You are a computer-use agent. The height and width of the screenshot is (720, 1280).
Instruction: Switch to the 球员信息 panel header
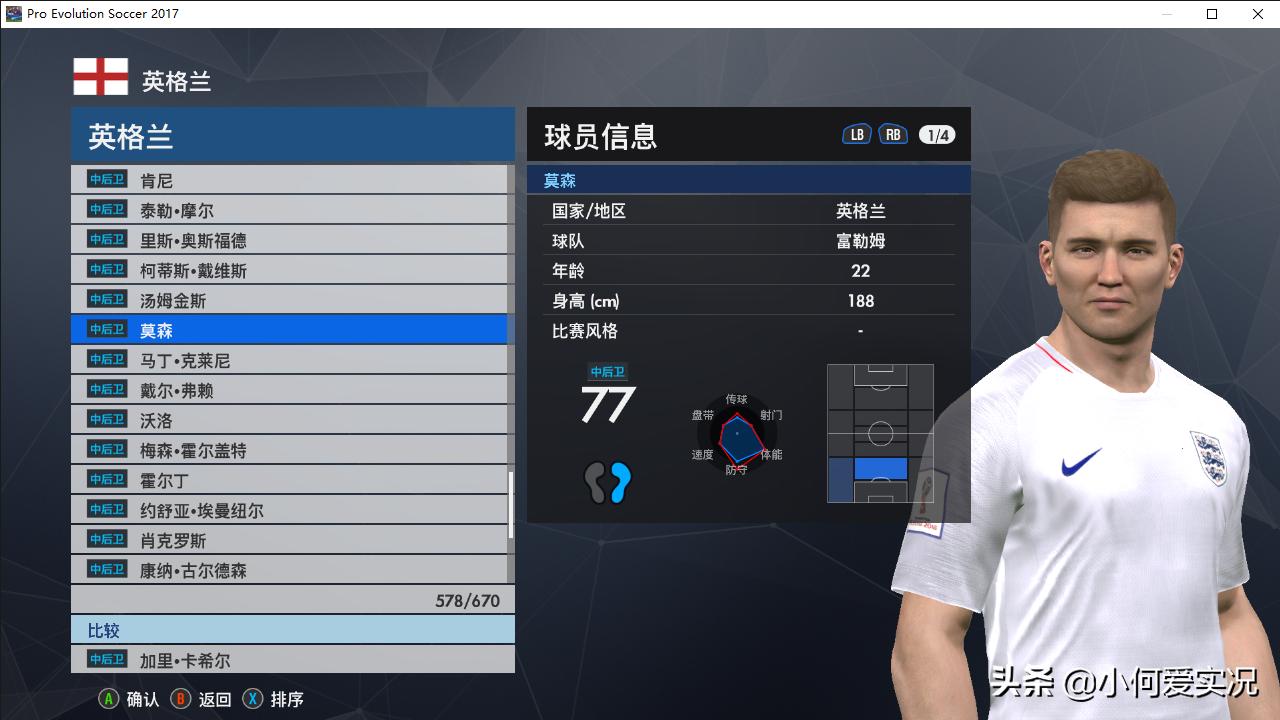pyautogui.click(x=598, y=135)
